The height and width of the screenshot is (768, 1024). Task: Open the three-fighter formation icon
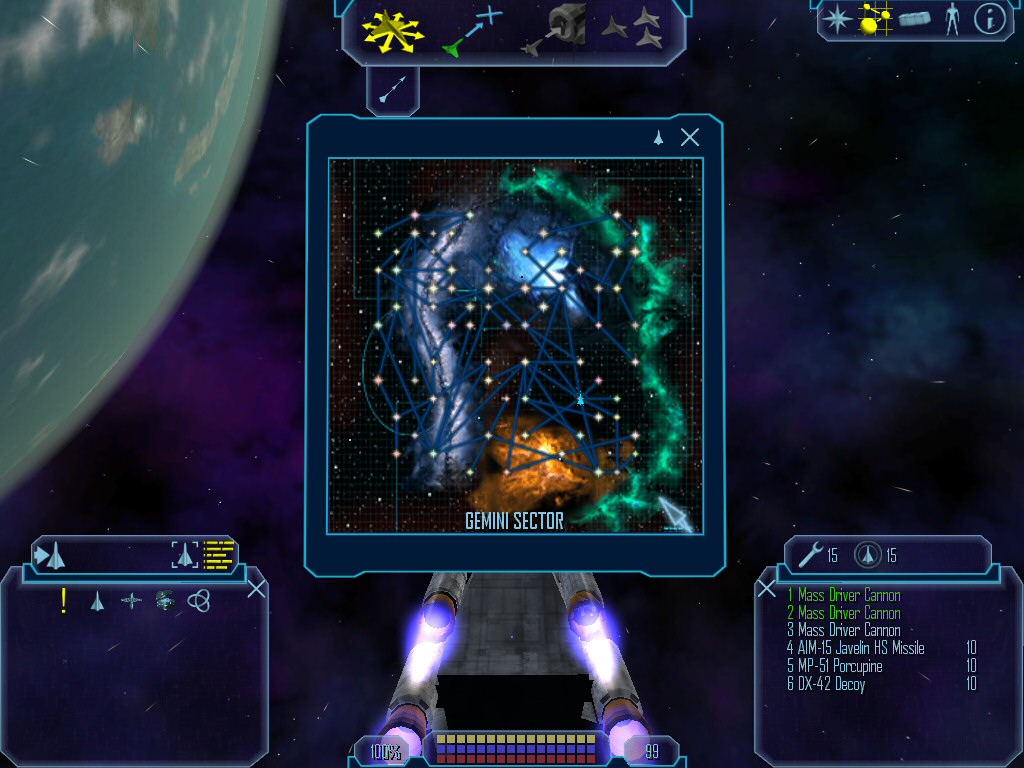pyautogui.click(x=632, y=28)
